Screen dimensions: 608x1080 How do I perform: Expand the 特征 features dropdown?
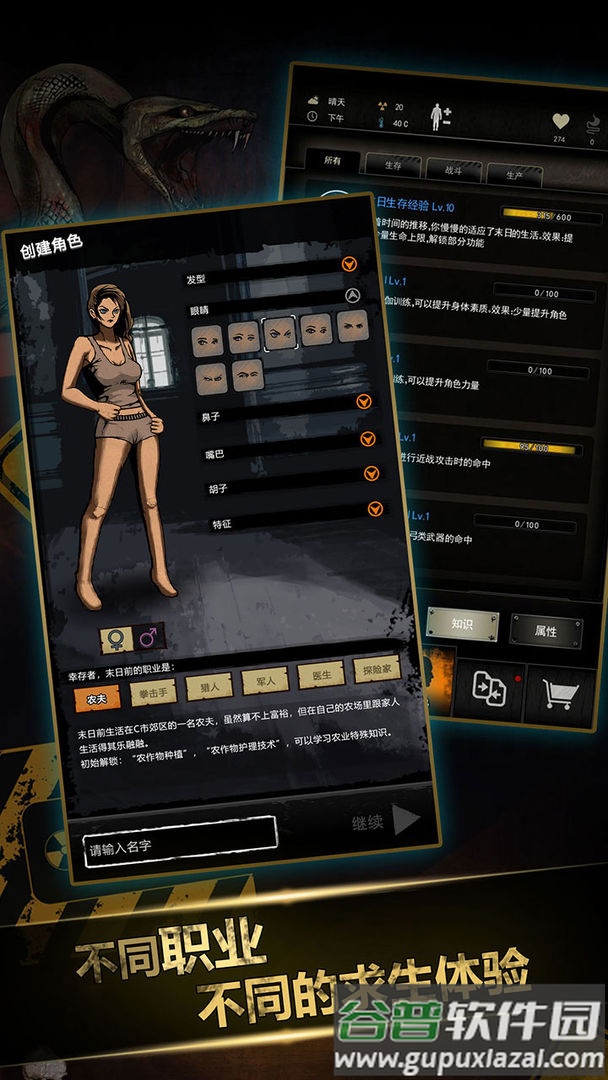(375, 509)
